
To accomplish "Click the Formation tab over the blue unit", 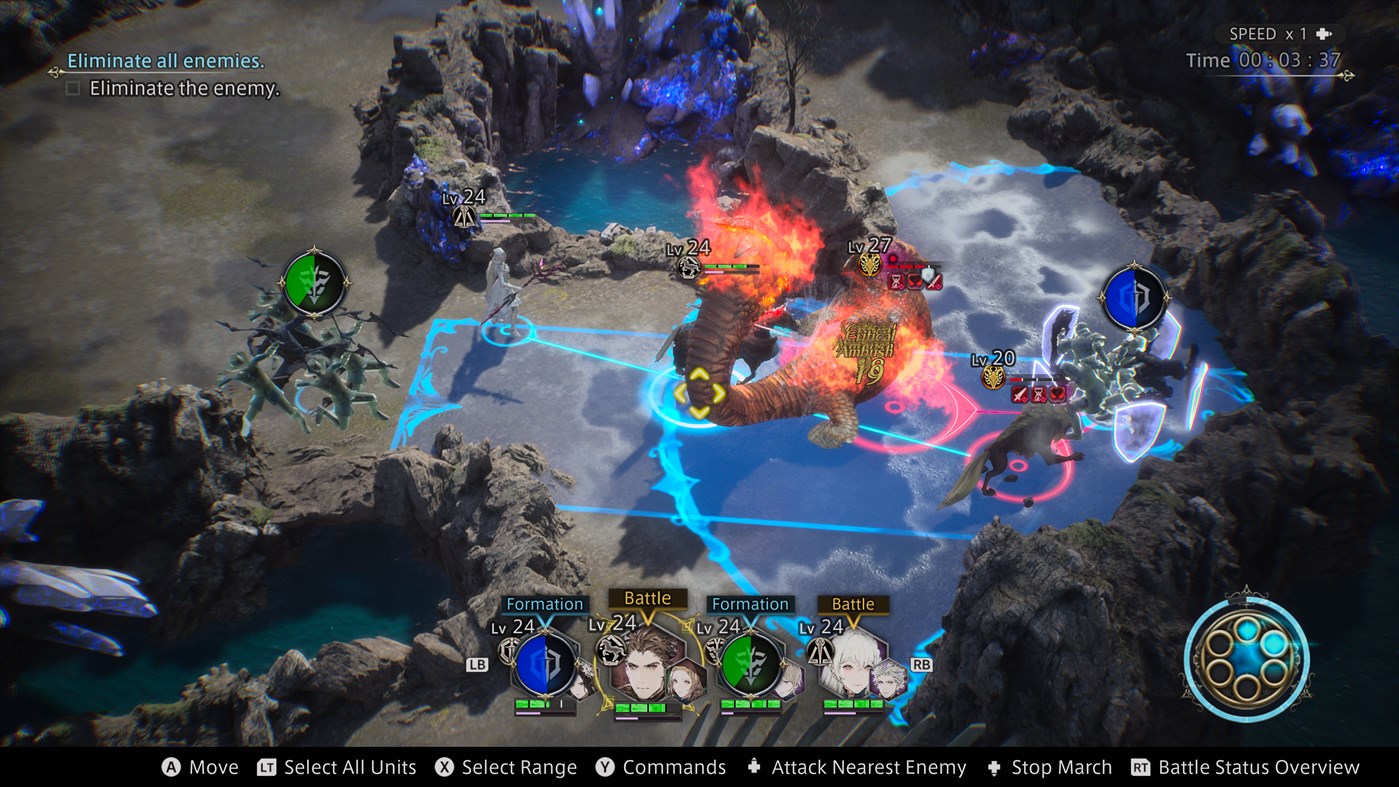I will (x=544, y=603).
